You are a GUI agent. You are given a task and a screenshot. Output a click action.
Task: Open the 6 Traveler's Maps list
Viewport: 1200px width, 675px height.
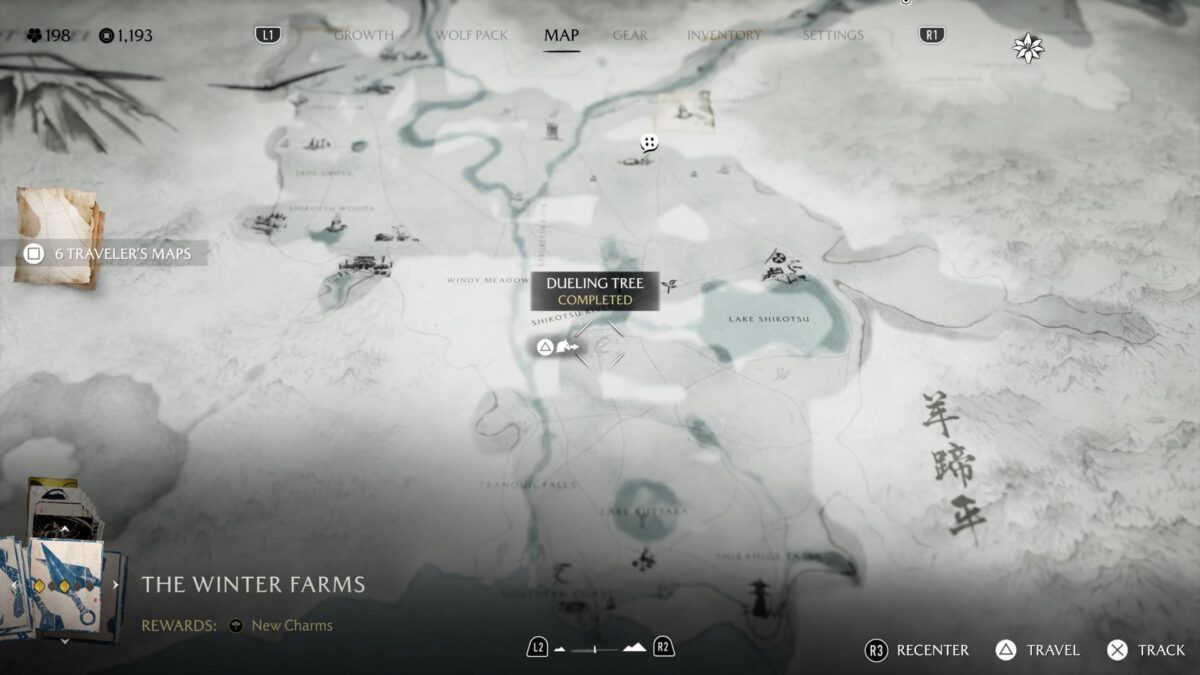click(x=110, y=253)
